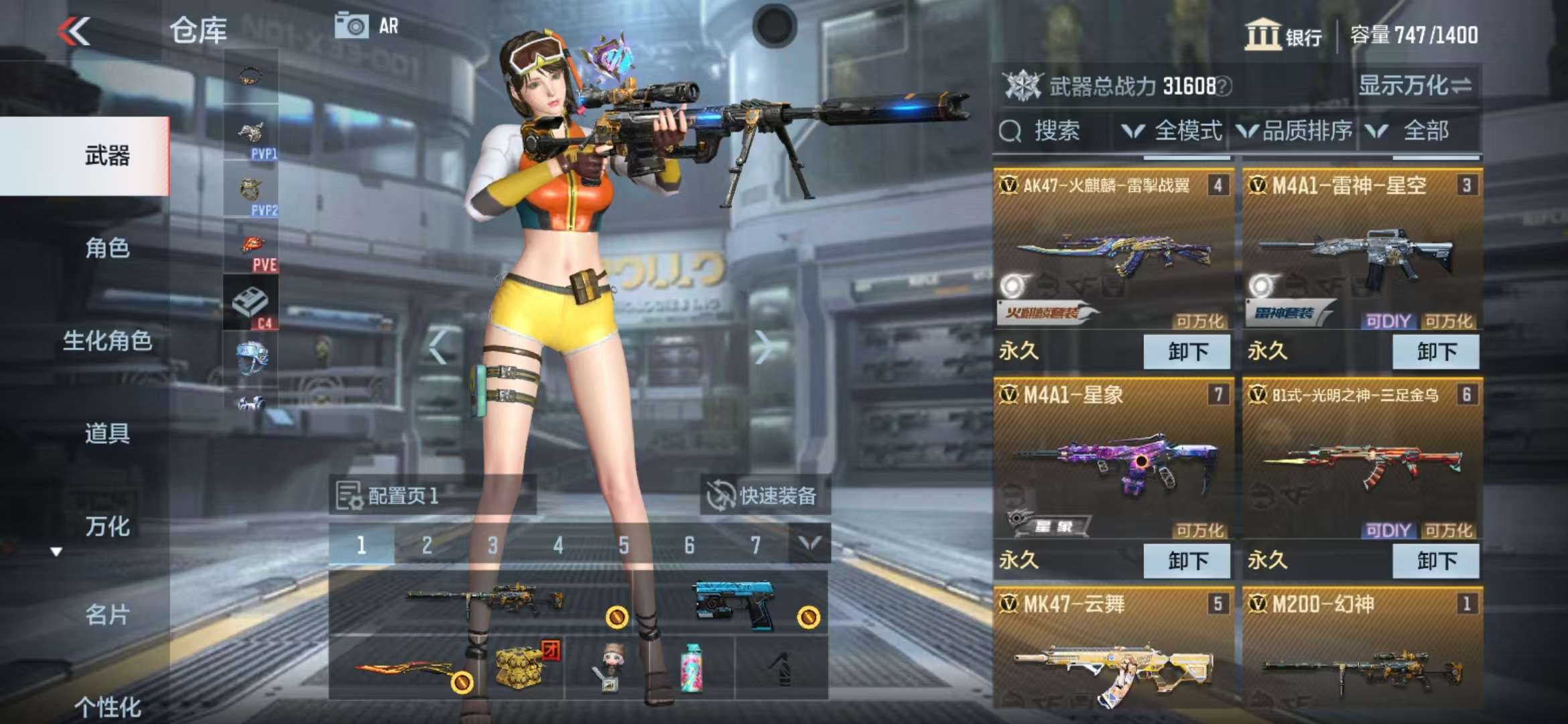
Task: Unequip the M4A1-雷神-星空 with 卸下
Action: [x=1436, y=351]
